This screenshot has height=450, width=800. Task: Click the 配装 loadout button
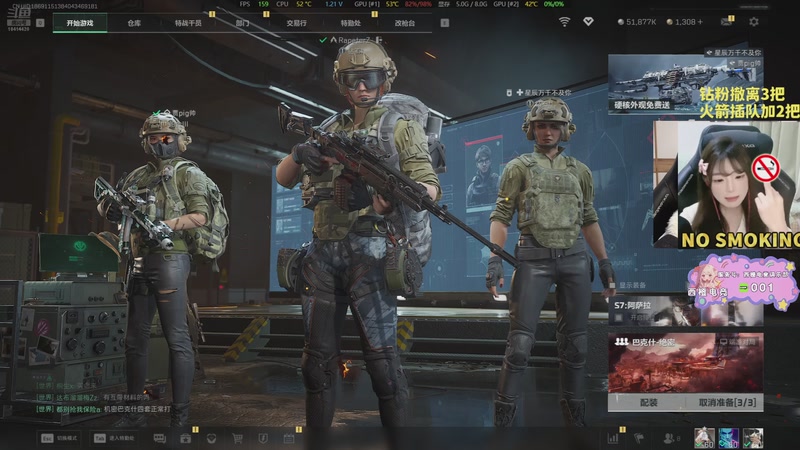(x=648, y=402)
